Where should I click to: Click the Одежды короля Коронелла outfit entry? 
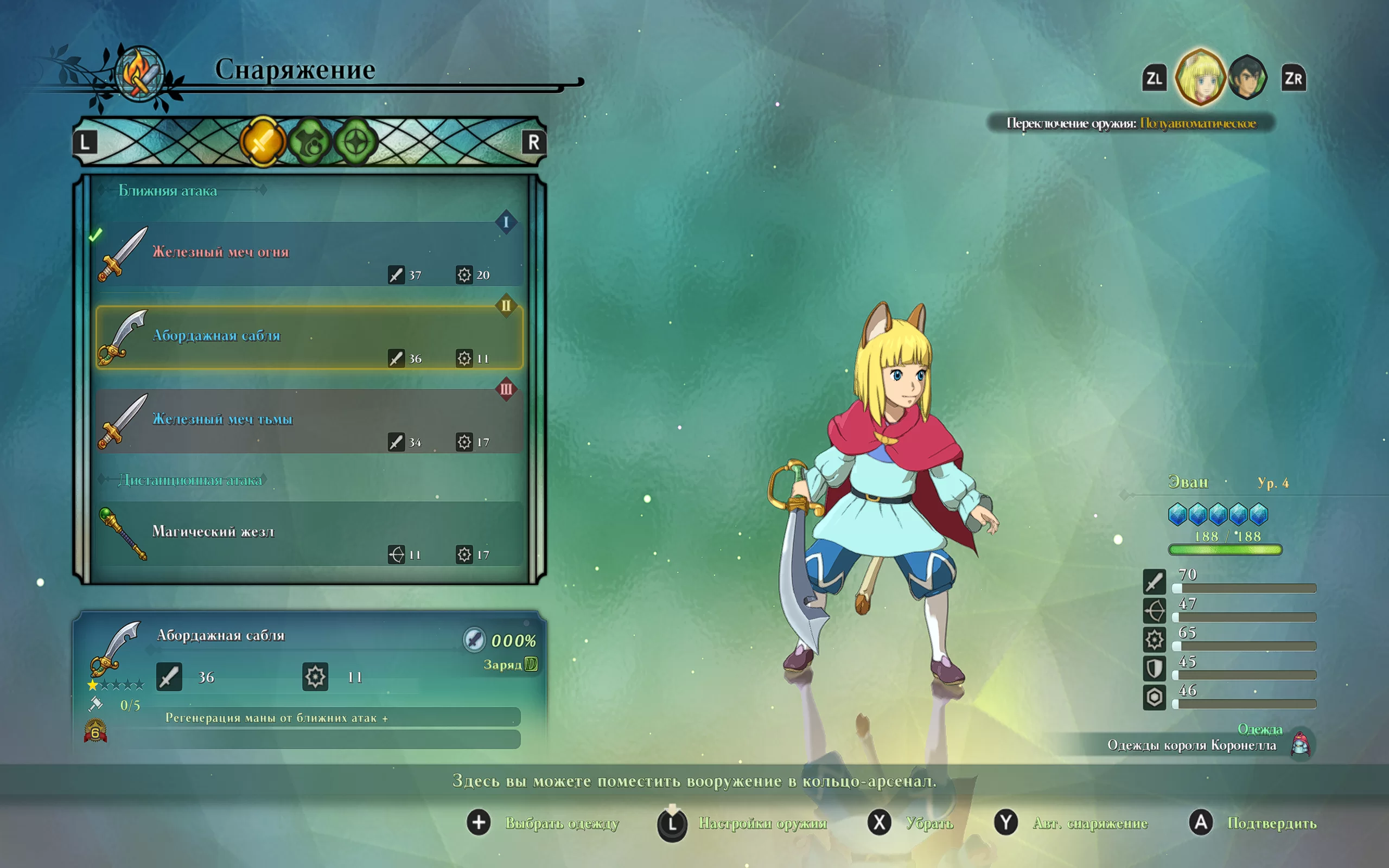click(1192, 745)
